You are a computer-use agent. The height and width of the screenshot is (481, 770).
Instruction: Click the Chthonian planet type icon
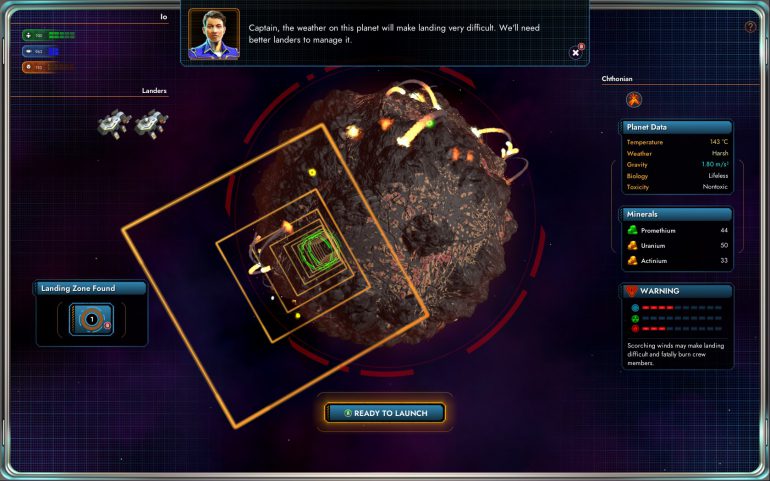coord(634,99)
